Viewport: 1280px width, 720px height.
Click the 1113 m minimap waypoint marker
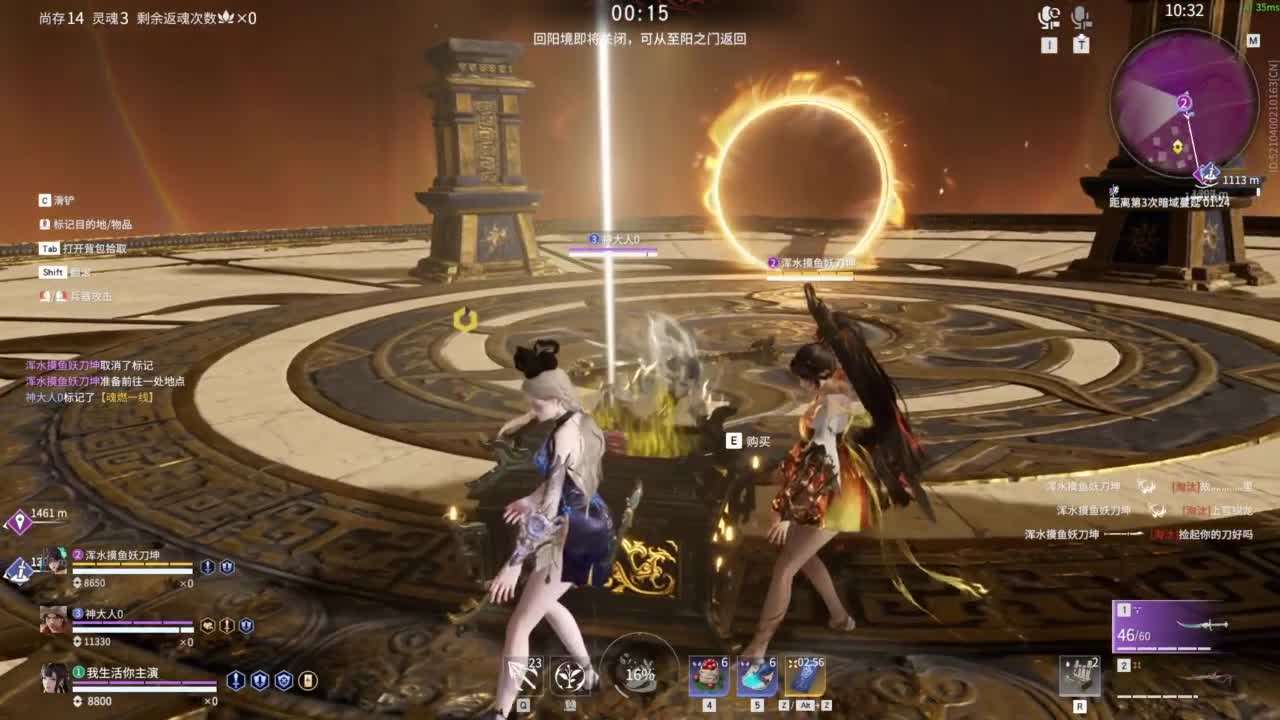tap(1210, 170)
